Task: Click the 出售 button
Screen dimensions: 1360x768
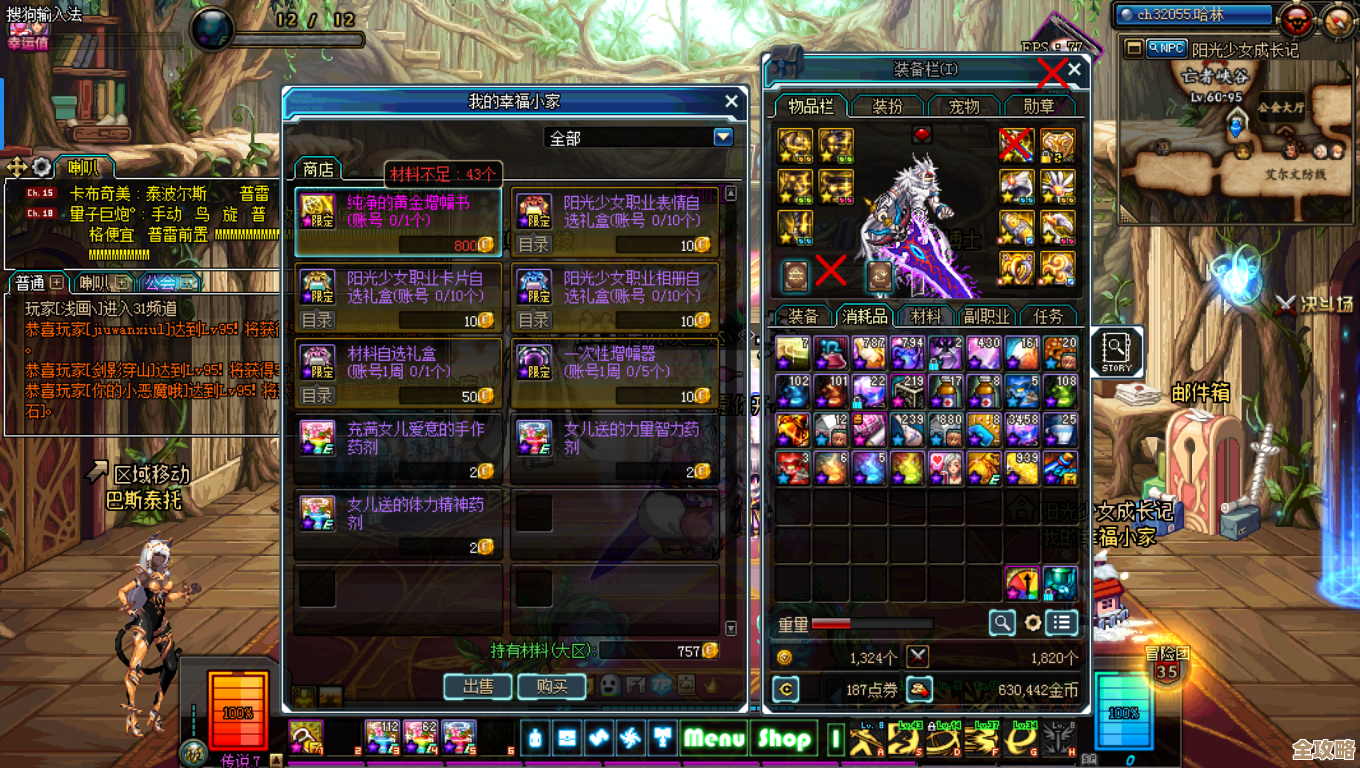Action: [x=478, y=686]
